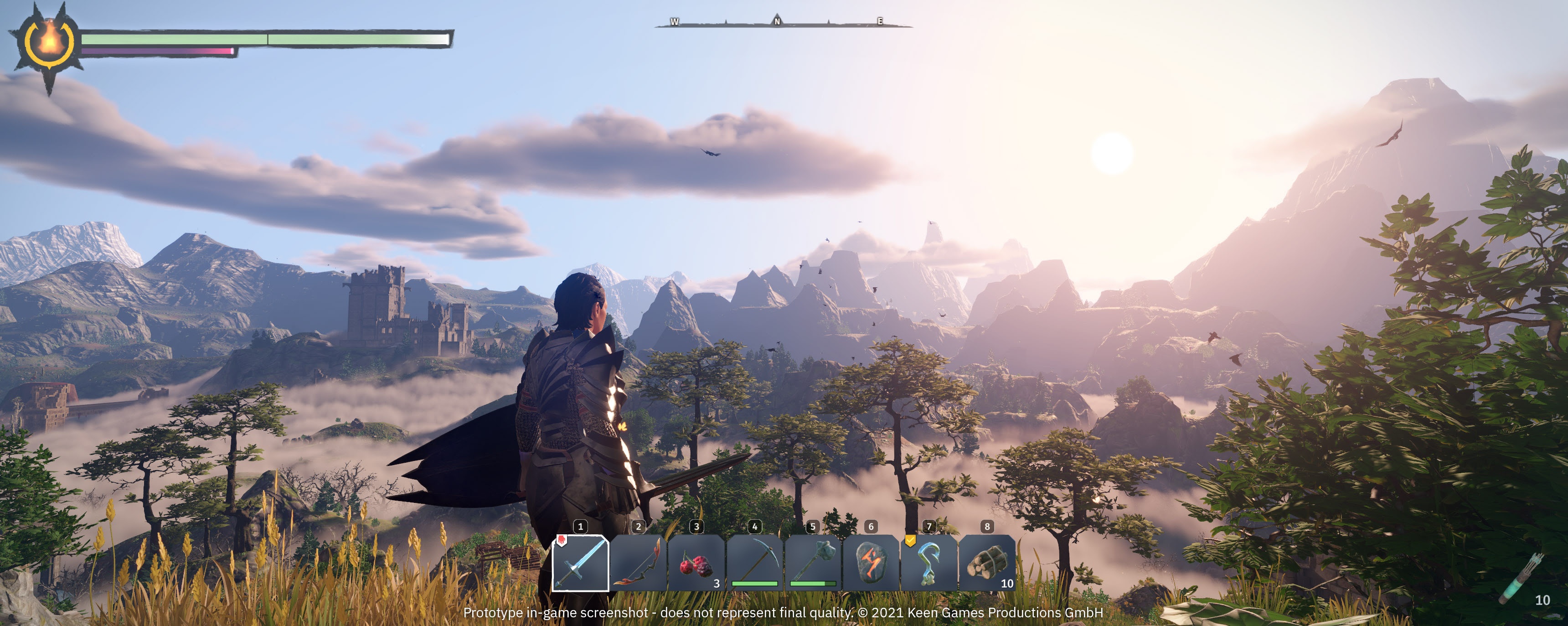The width and height of the screenshot is (1568, 626).
Task: Activate the glowing rune stone slot
Action: 871,563
